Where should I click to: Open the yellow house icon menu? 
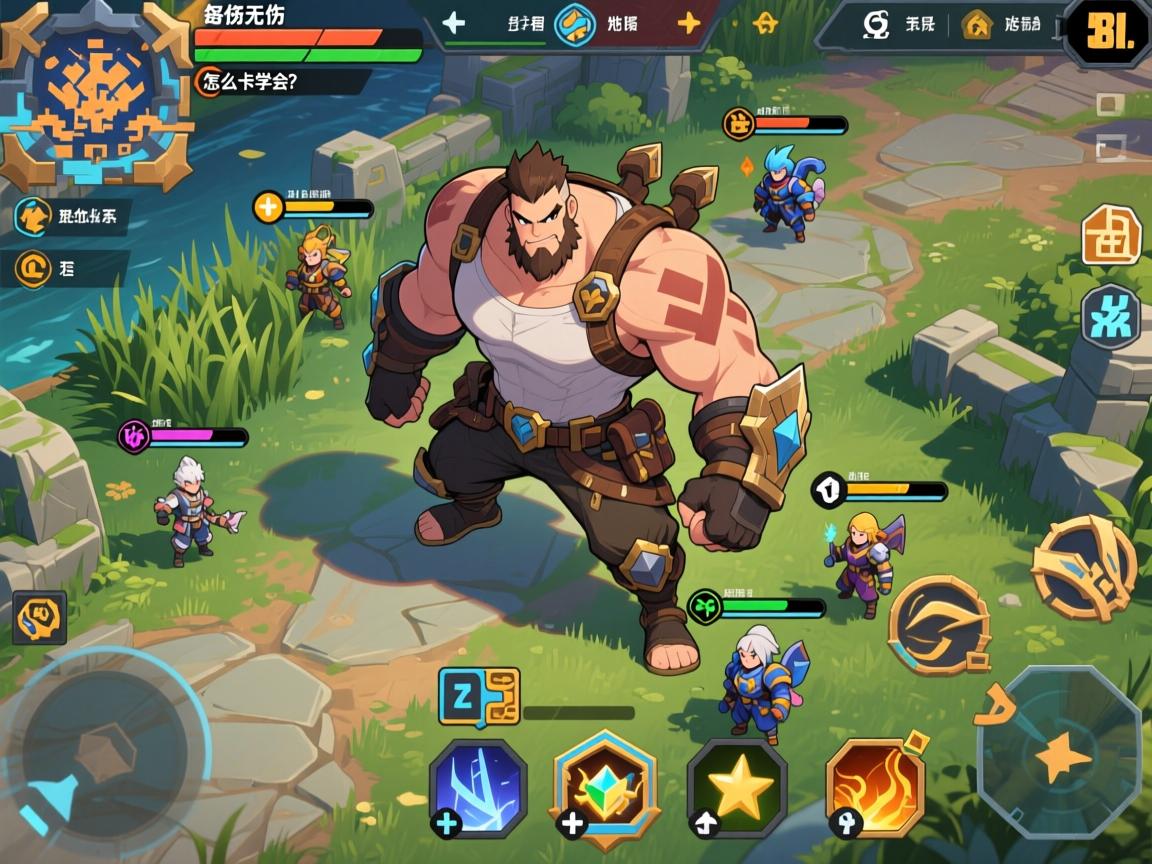pyautogui.click(x=976, y=24)
